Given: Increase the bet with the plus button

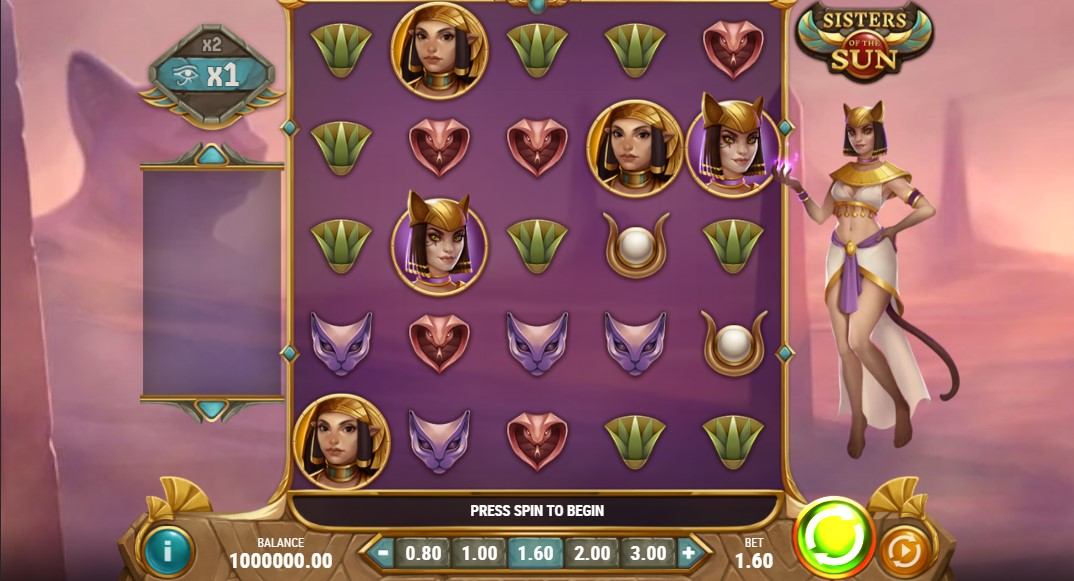Looking at the screenshot, I should (689, 552).
